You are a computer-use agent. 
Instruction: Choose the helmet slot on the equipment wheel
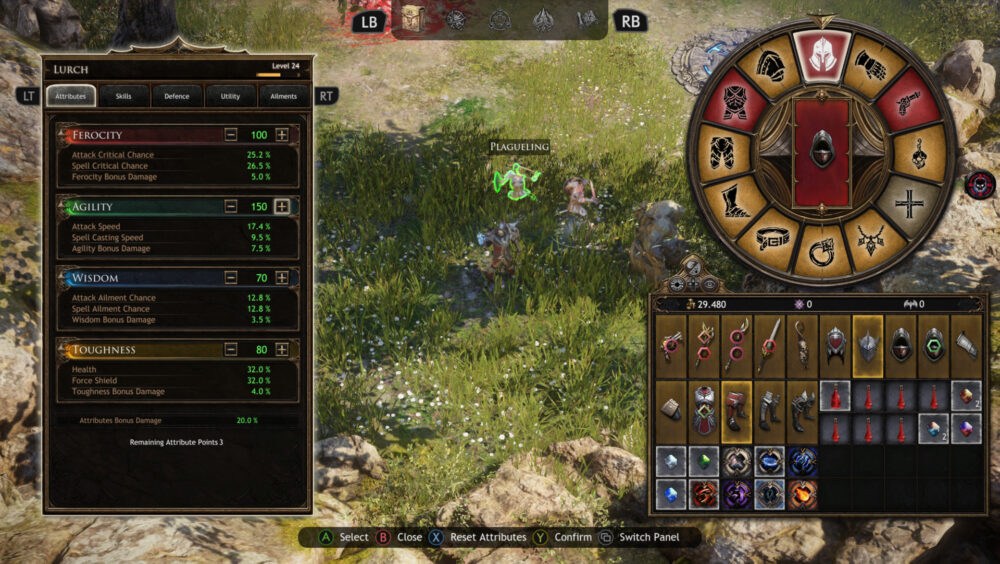point(821,55)
